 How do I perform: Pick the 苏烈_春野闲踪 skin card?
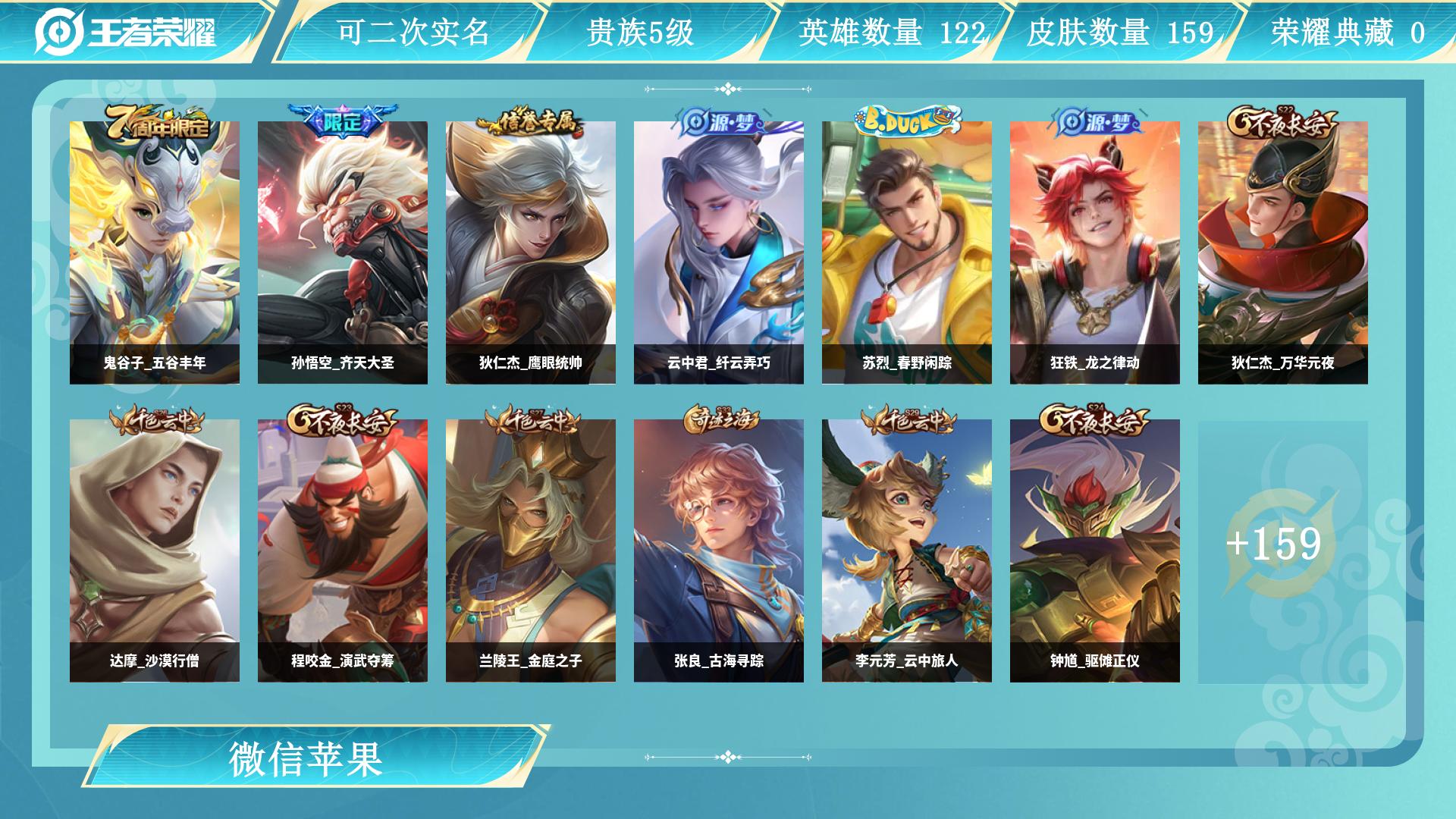click(x=907, y=253)
